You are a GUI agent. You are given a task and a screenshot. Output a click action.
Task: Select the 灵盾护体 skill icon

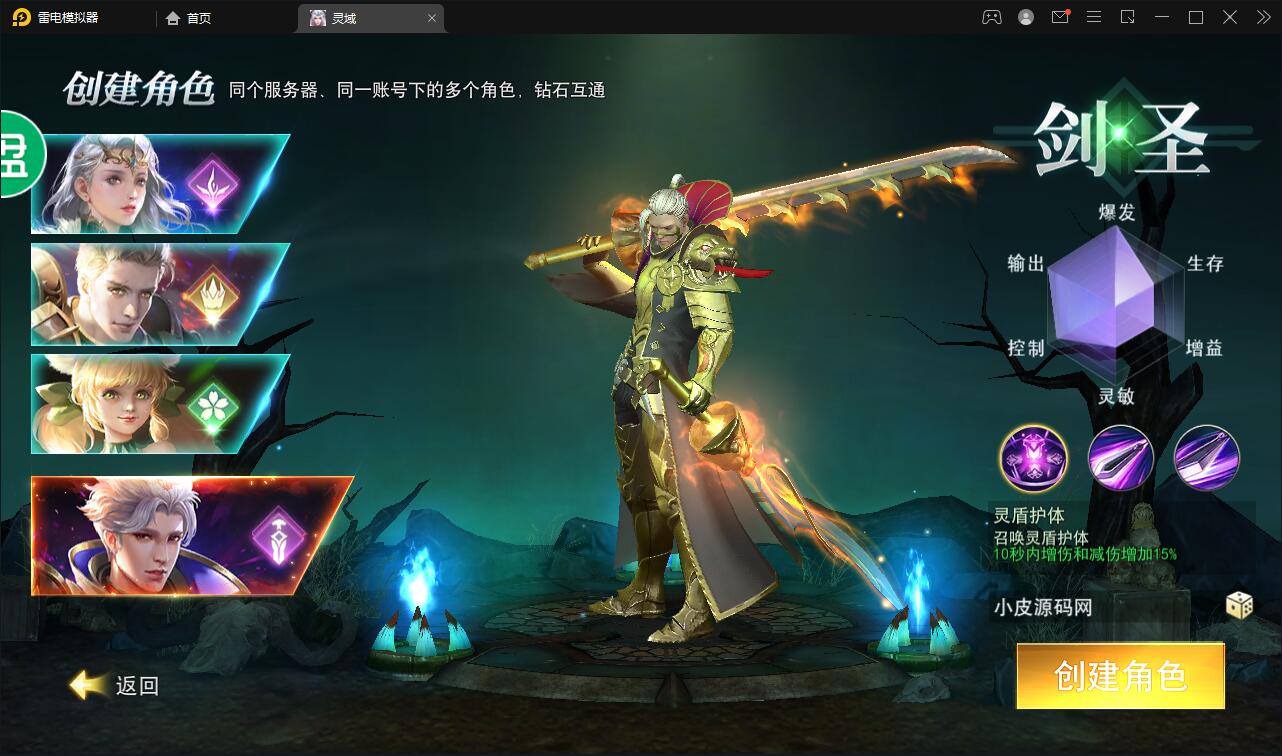coord(1034,458)
